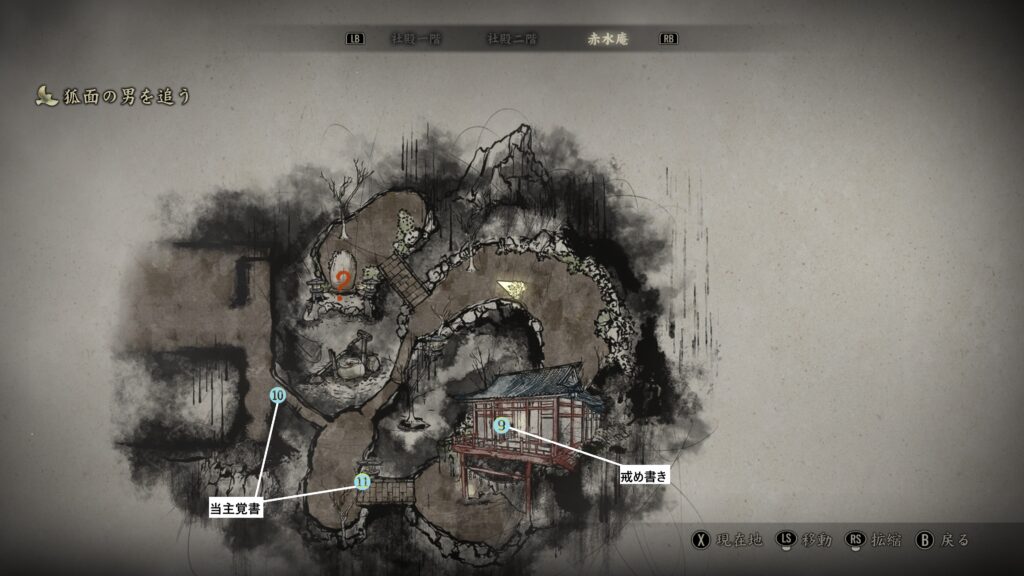Click map marker number 11
Image resolution: width=1024 pixels, height=576 pixels.
click(362, 482)
